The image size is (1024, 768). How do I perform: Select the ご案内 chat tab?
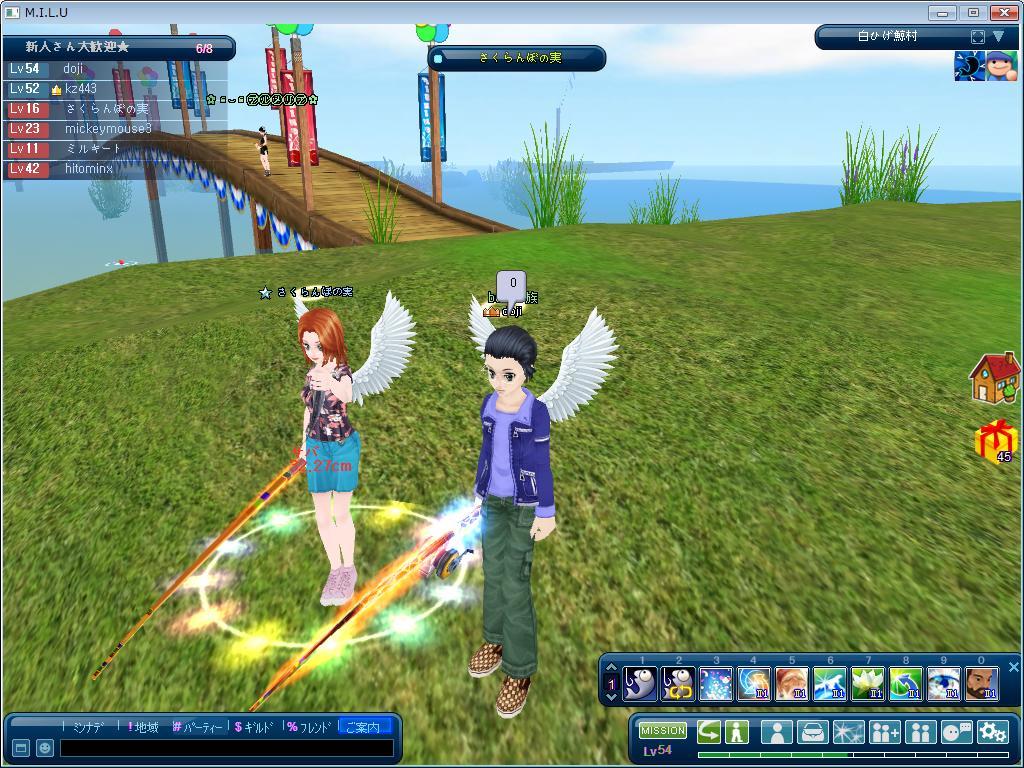coord(362,727)
